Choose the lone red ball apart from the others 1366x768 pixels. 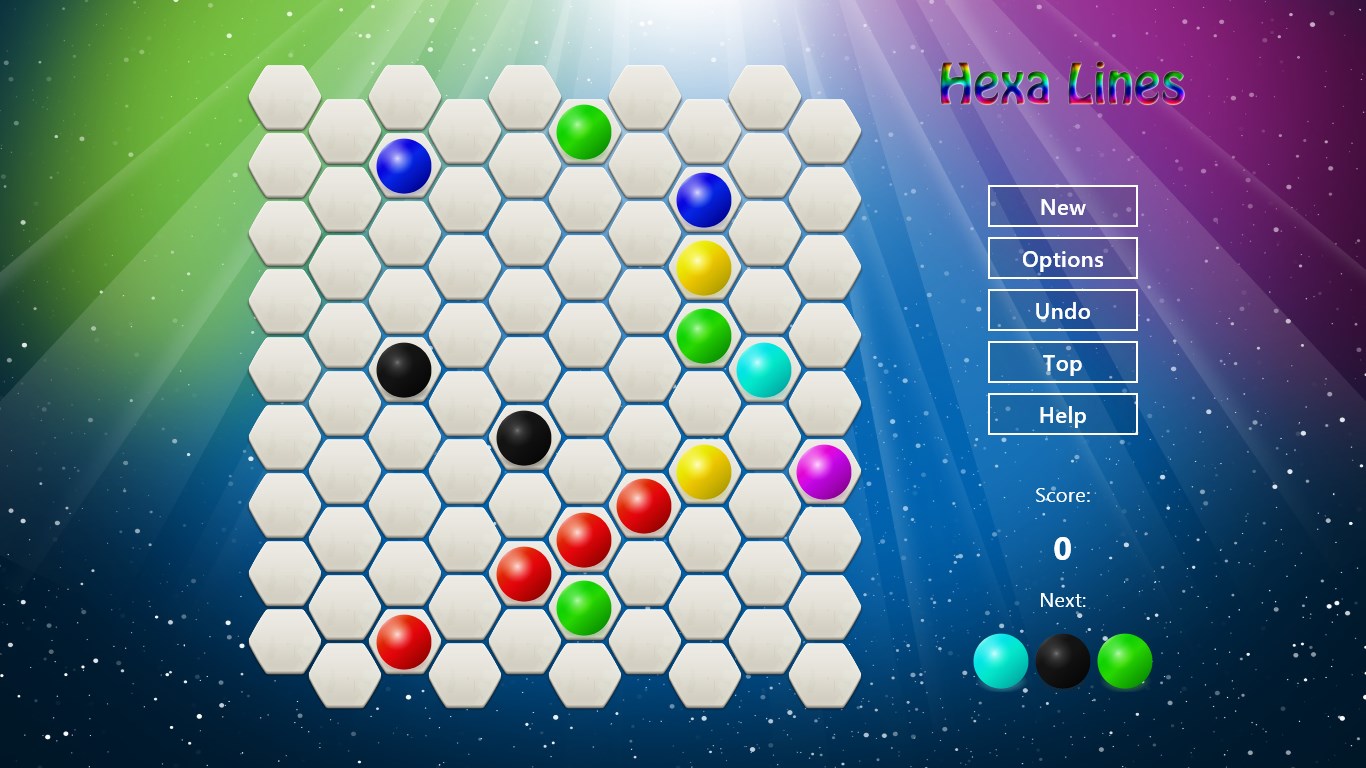(404, 642)
